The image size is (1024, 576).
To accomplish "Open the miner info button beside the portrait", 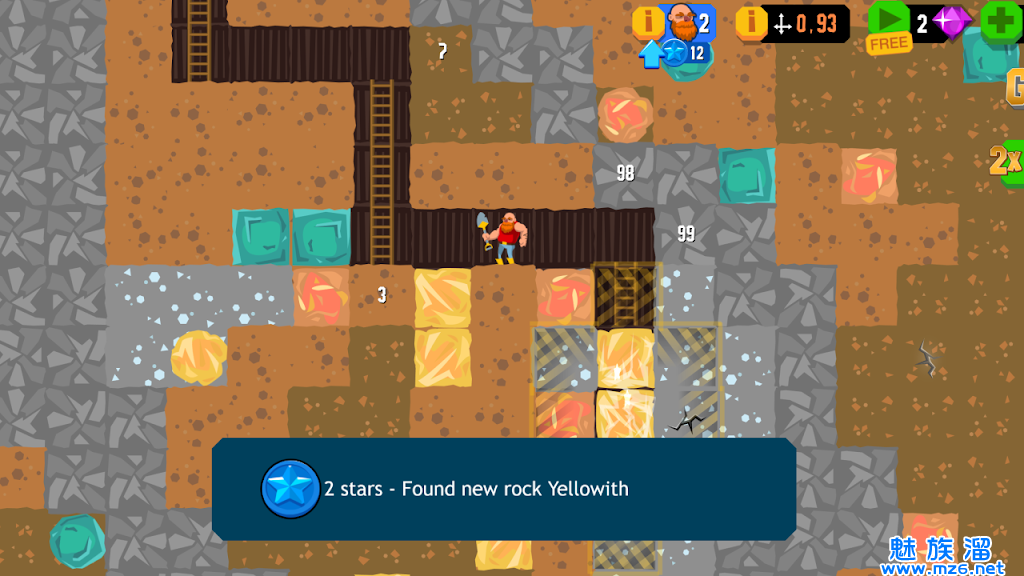I will pyautogui.click(x=647, y=22).
